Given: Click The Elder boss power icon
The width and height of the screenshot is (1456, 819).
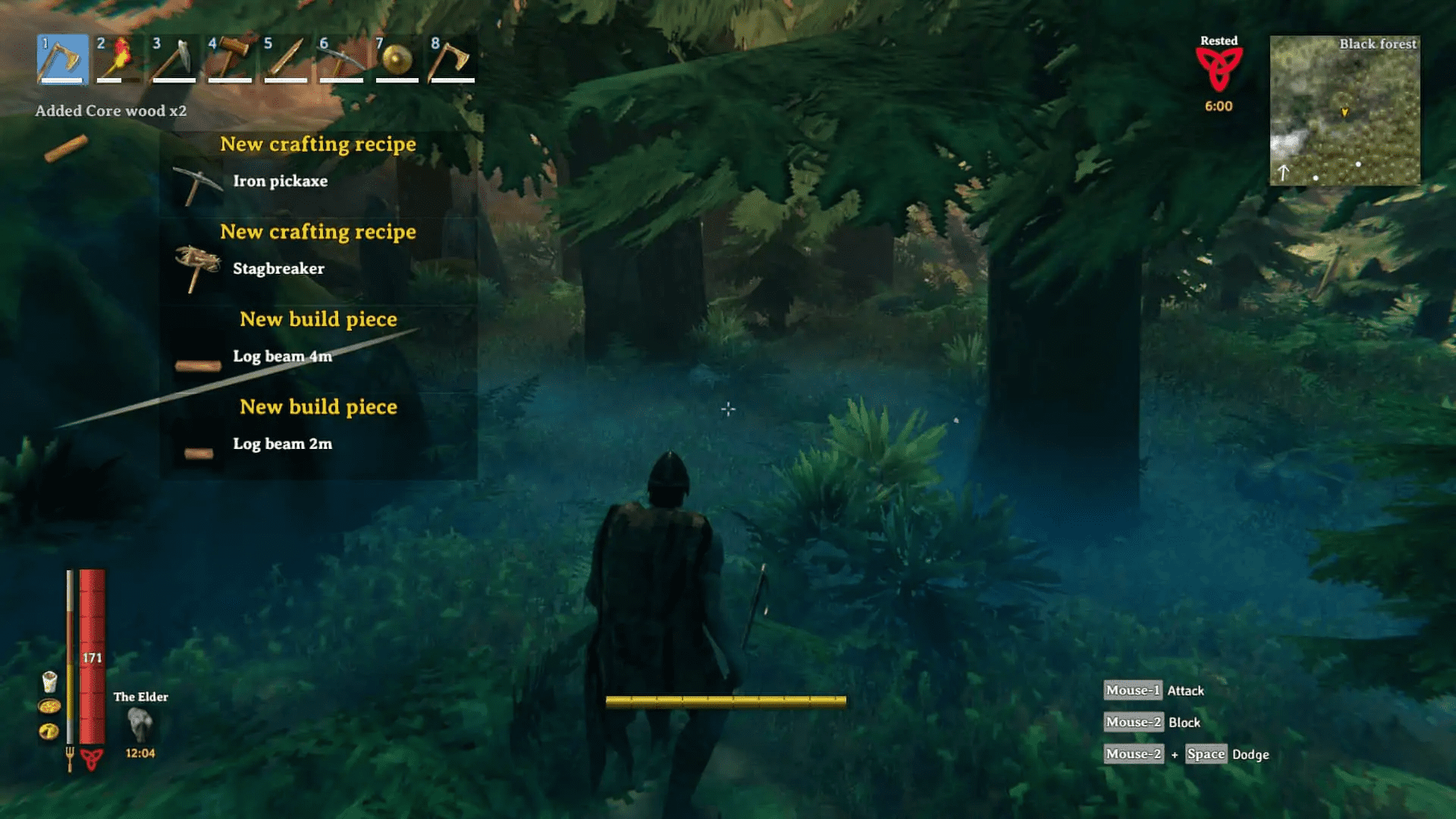Looking at the screenshot, I should 141,724.
